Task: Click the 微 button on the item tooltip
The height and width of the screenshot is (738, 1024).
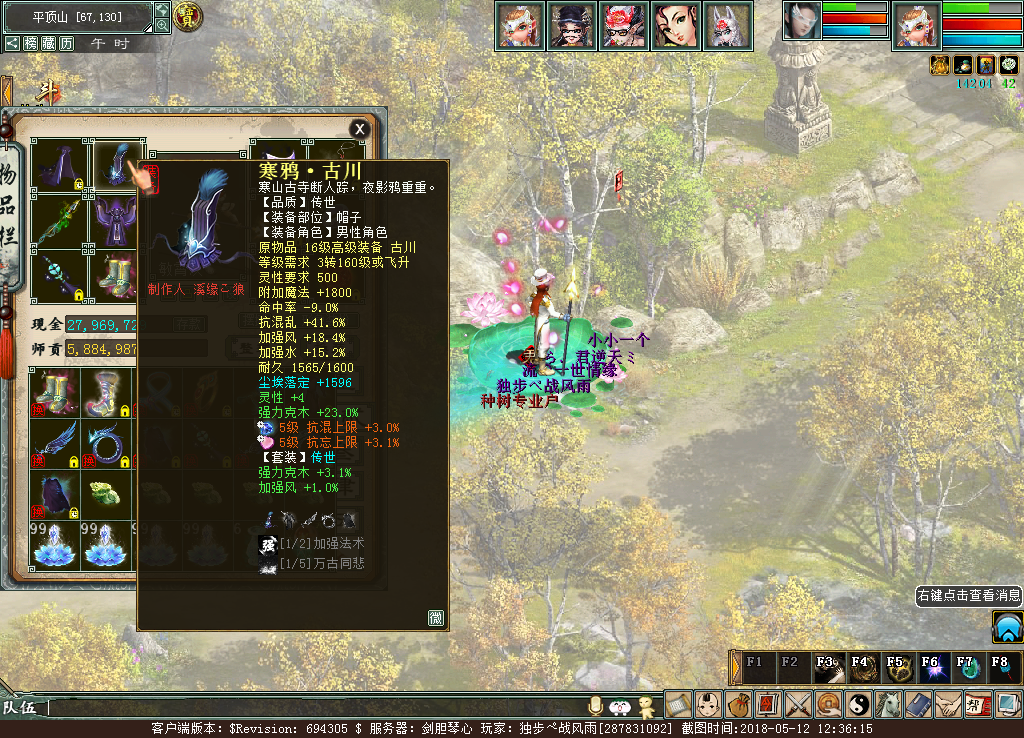Action: tap(436, 617)
